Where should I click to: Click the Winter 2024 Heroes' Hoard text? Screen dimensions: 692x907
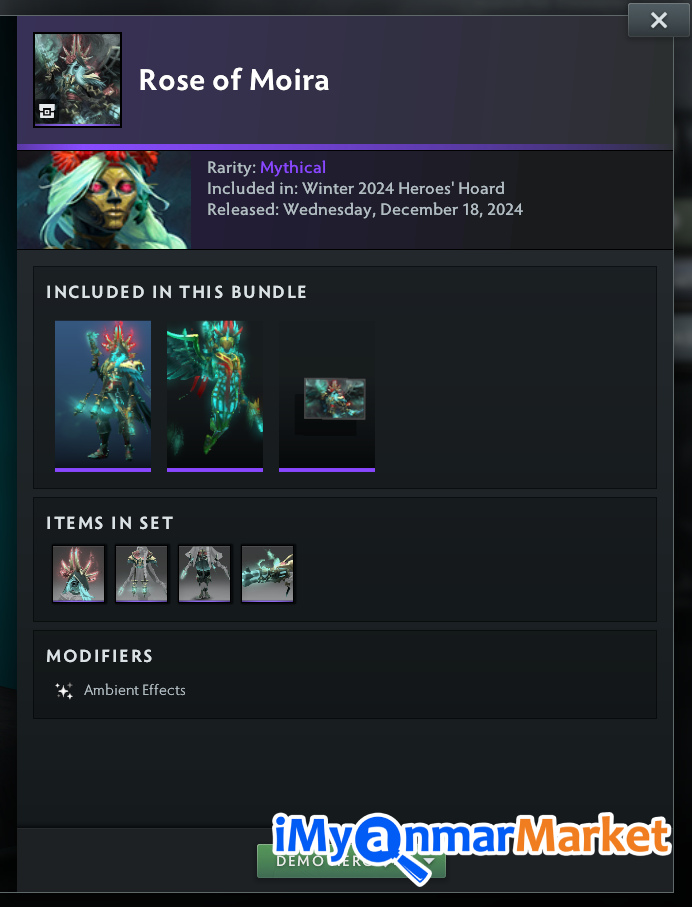pyautogui.click(x=403, y=188)
